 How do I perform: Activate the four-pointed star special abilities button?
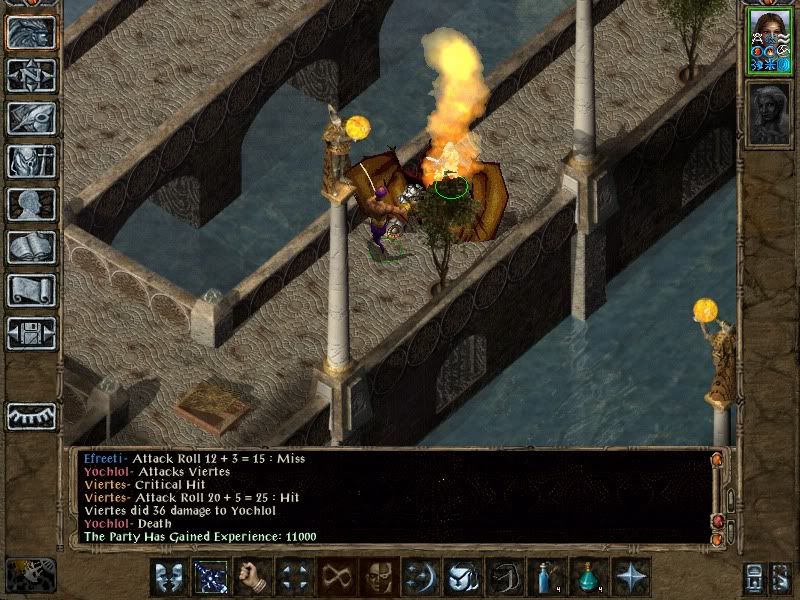point(630,577)
